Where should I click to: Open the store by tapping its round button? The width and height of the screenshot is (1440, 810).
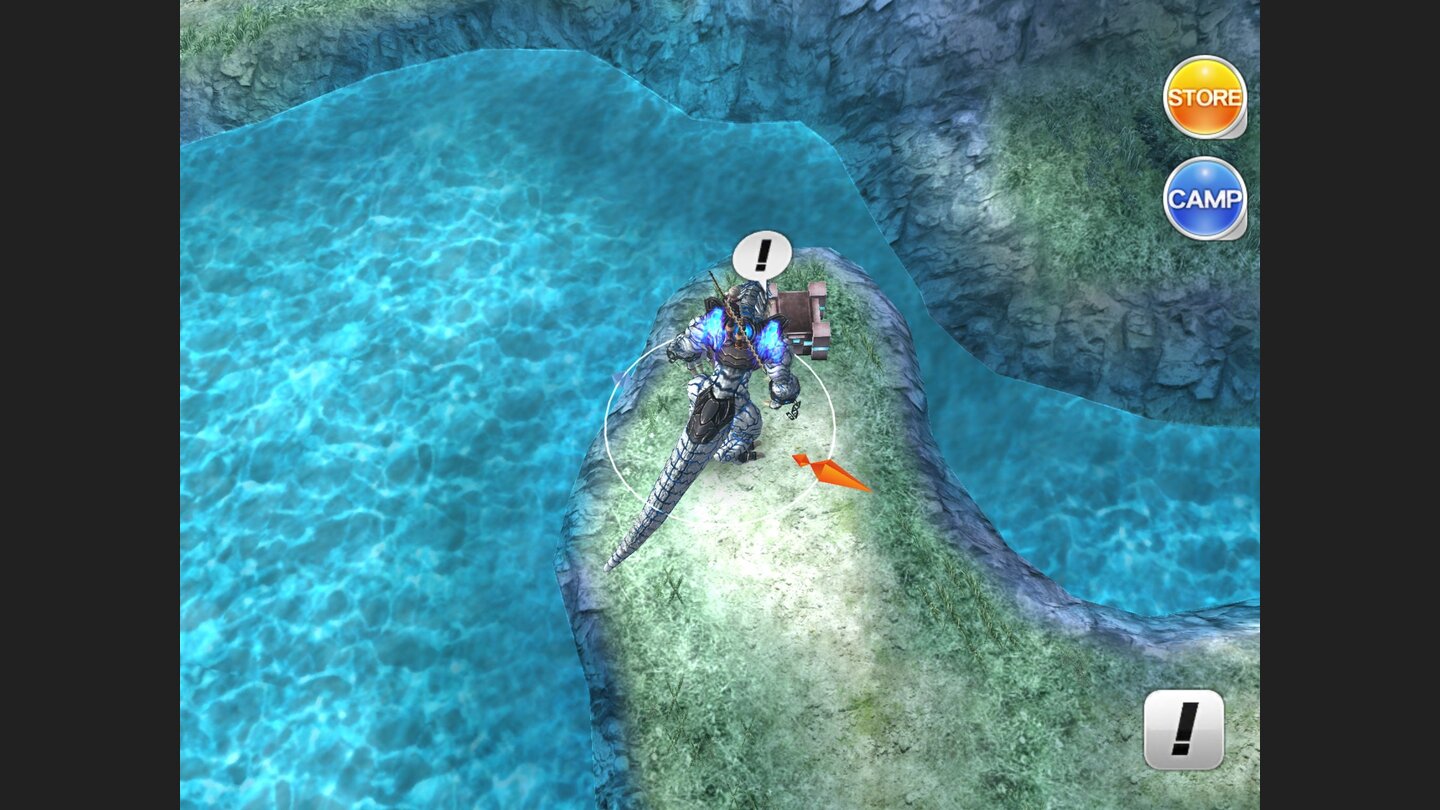1204,97
